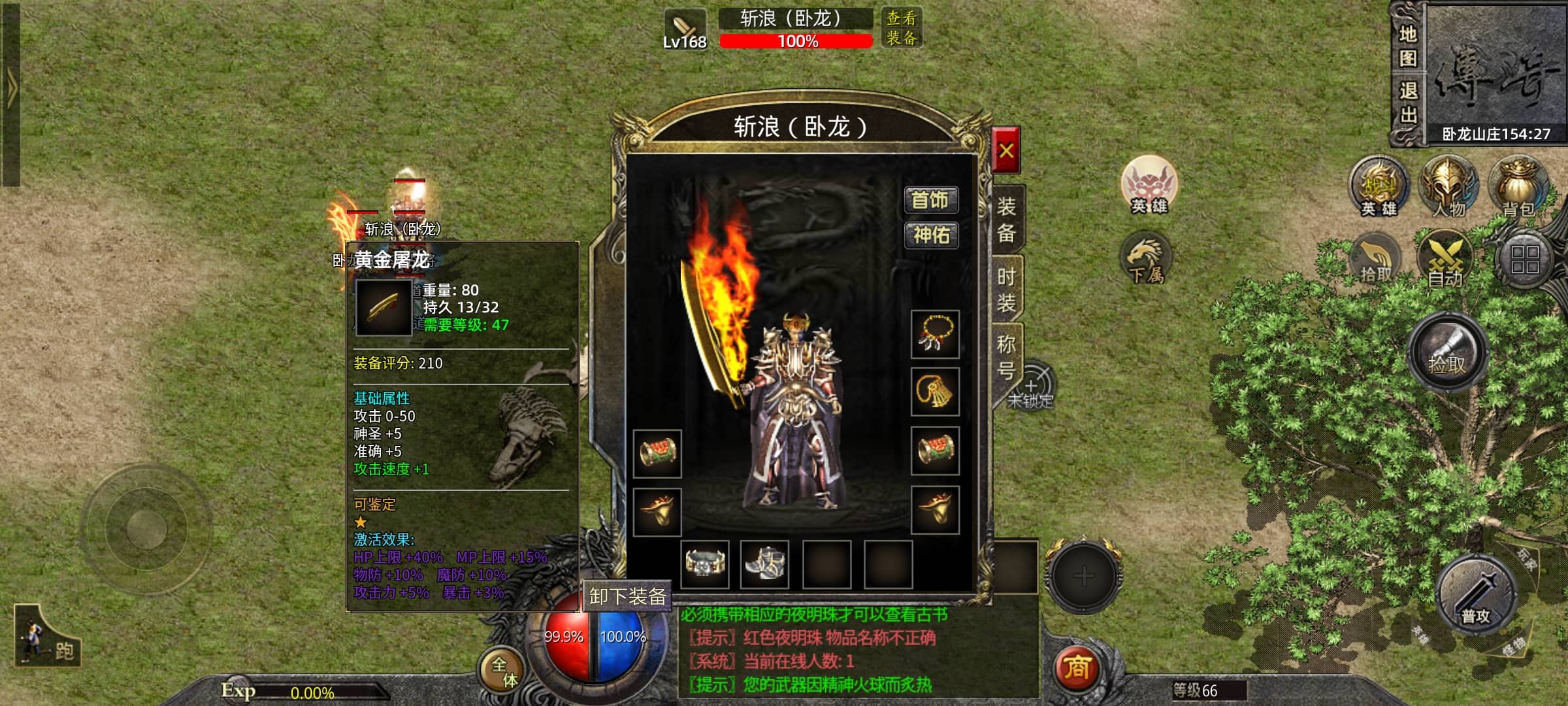Switch to the 称号 title tab
Screen dimensions: 1568x706
tap(1006, 356)
